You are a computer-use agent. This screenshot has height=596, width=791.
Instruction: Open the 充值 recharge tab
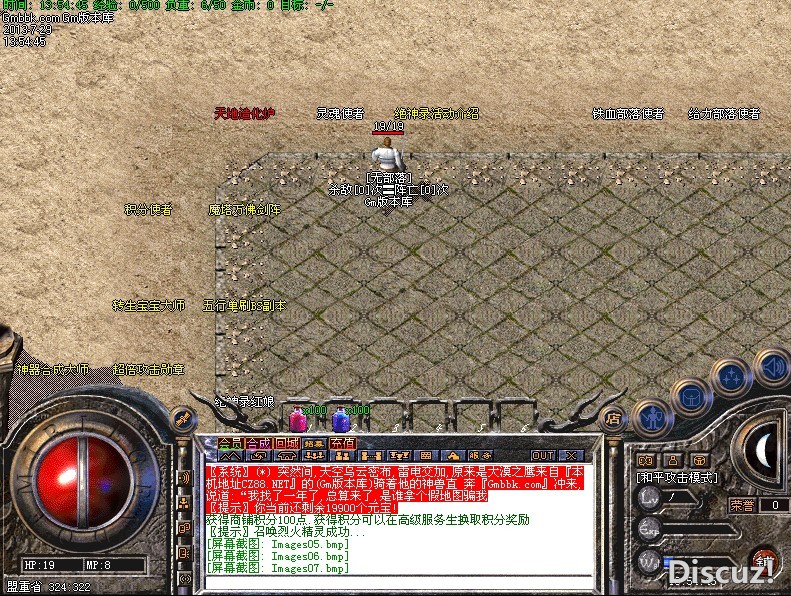(342, 443)
